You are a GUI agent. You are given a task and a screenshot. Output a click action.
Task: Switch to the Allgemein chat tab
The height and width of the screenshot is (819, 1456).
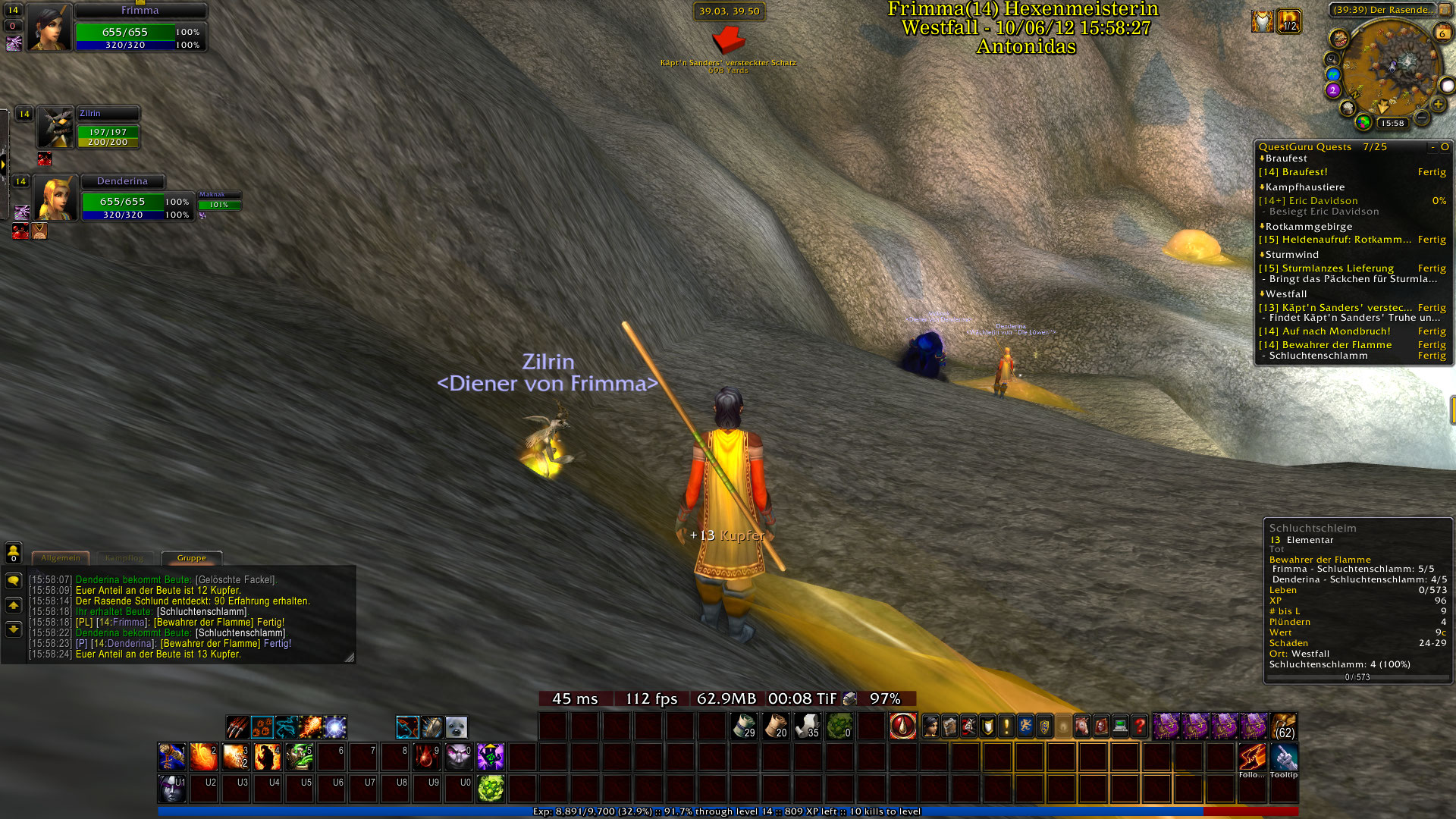pos(61,558)
